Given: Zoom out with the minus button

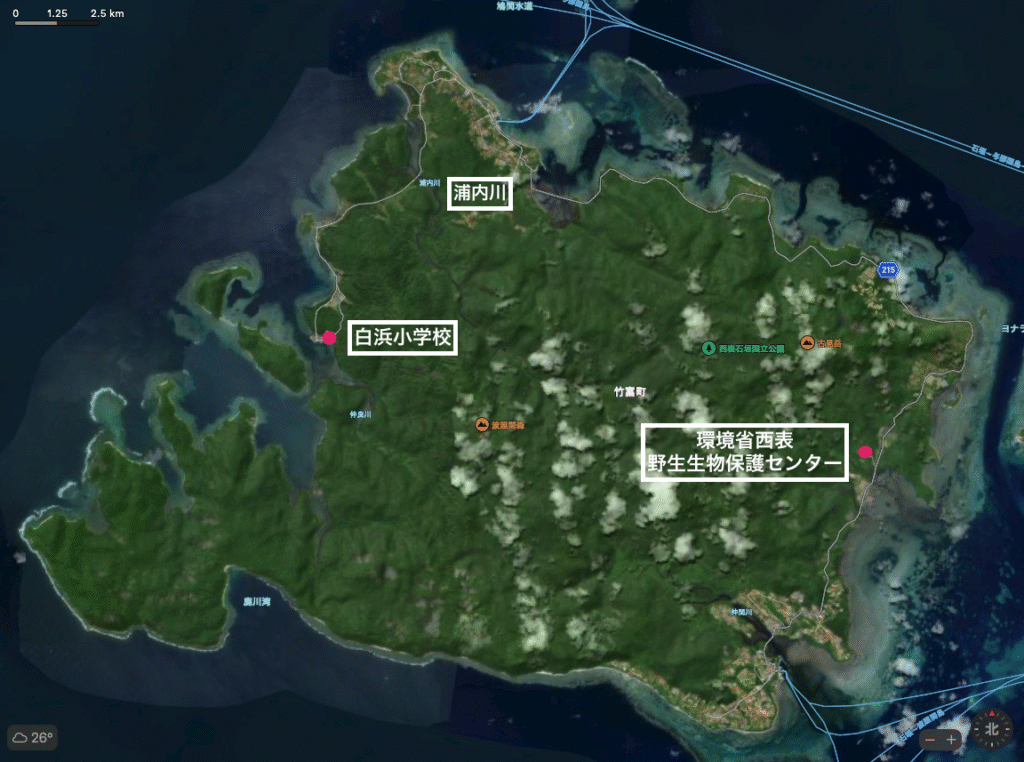Looking at the screenshot, I should pyautogui.click(x=932, y=740).
